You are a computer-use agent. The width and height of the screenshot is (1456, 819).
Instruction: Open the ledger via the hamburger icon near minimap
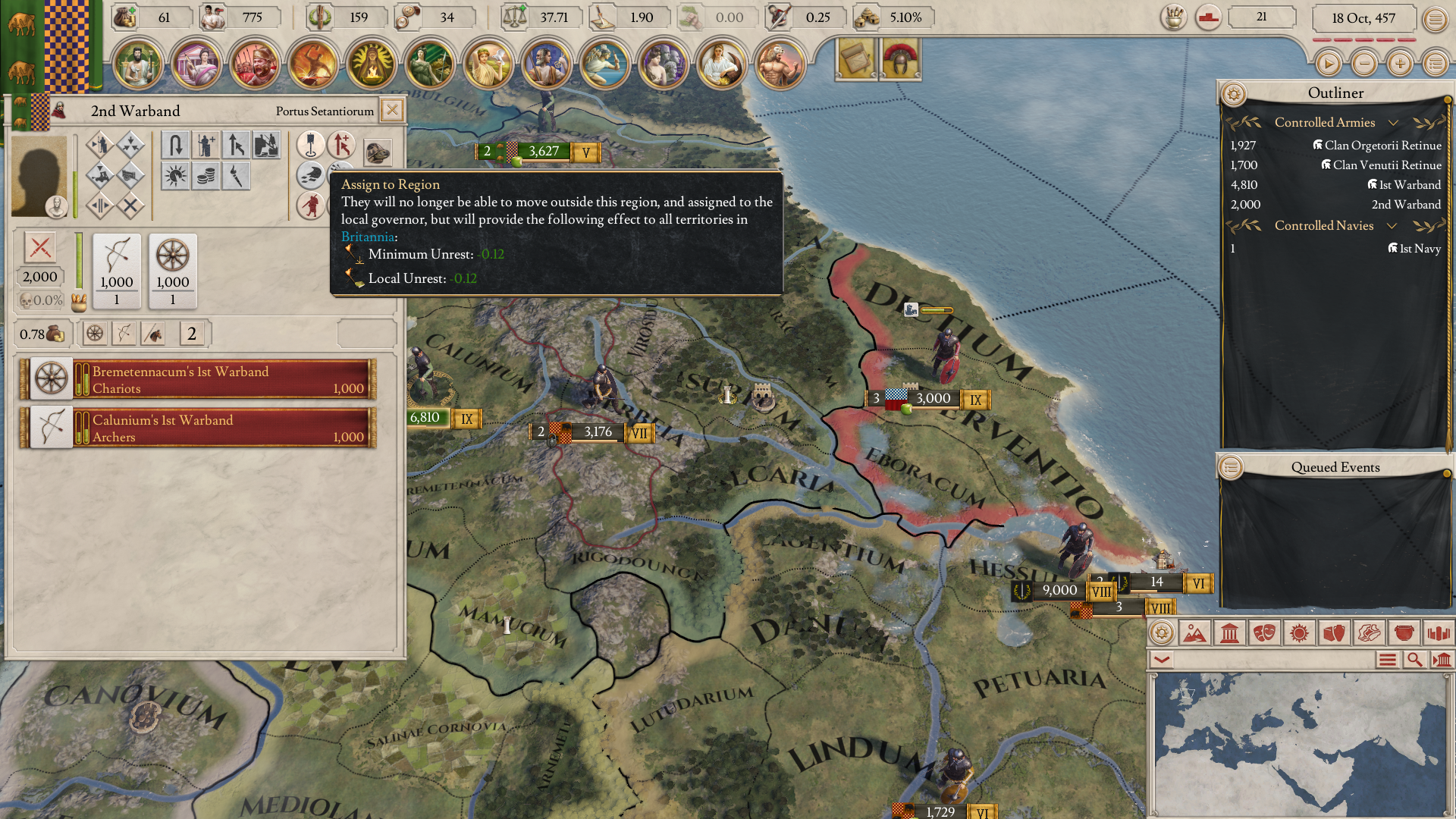pyautogui.click(x=1389, y=659)
